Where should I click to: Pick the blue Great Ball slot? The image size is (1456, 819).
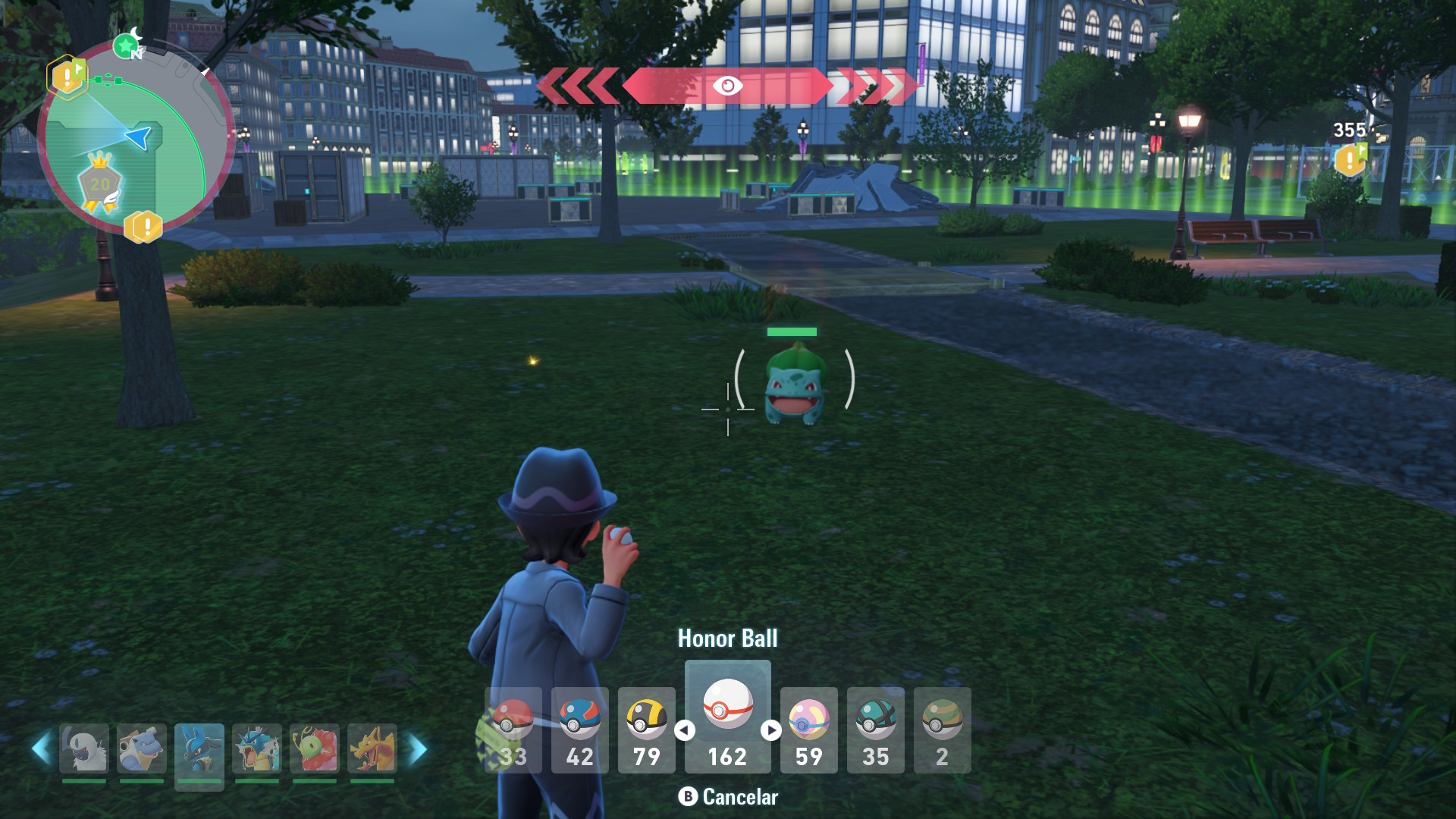[x=580, y=730]
